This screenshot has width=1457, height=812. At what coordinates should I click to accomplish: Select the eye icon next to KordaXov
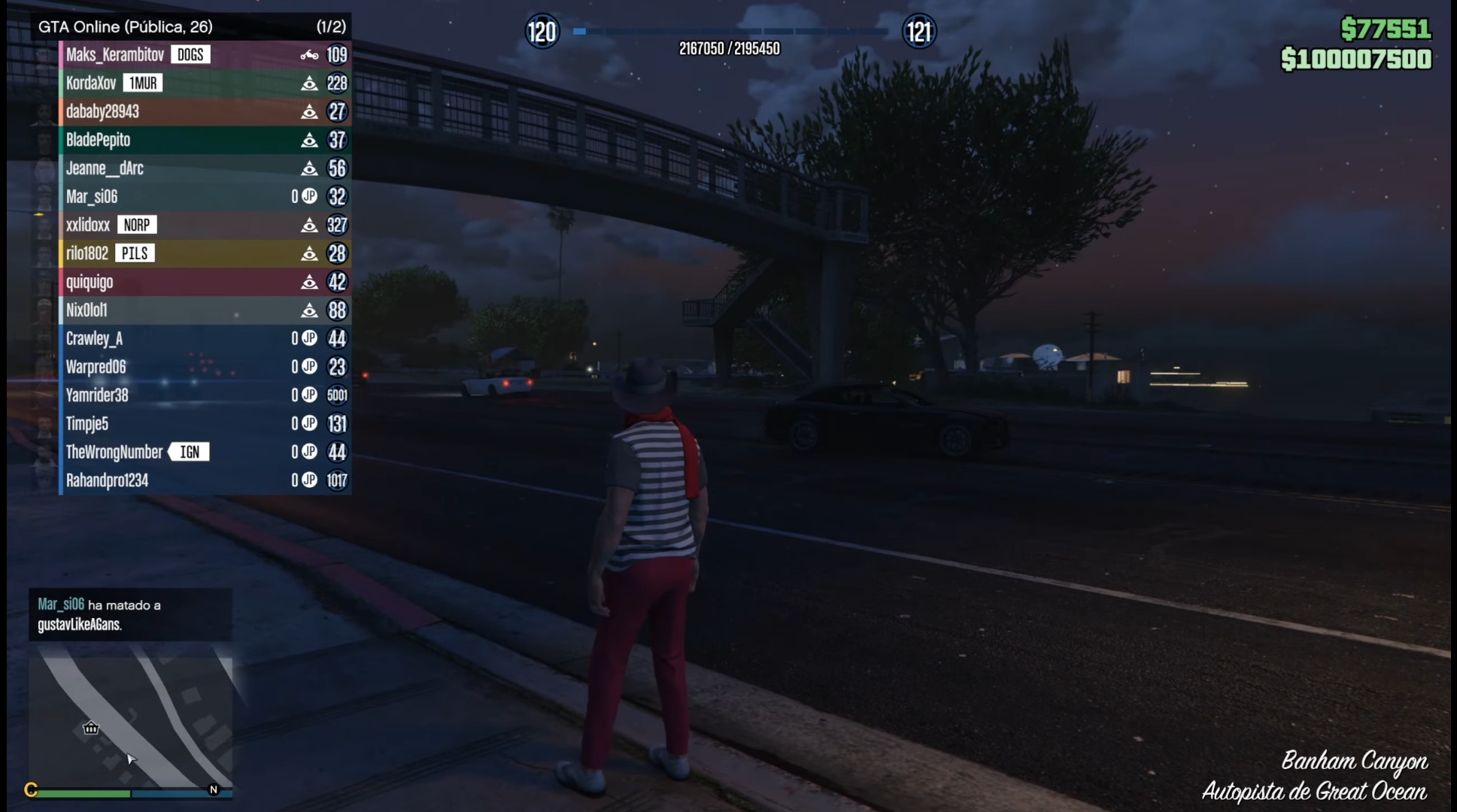[x=308, y=83]
